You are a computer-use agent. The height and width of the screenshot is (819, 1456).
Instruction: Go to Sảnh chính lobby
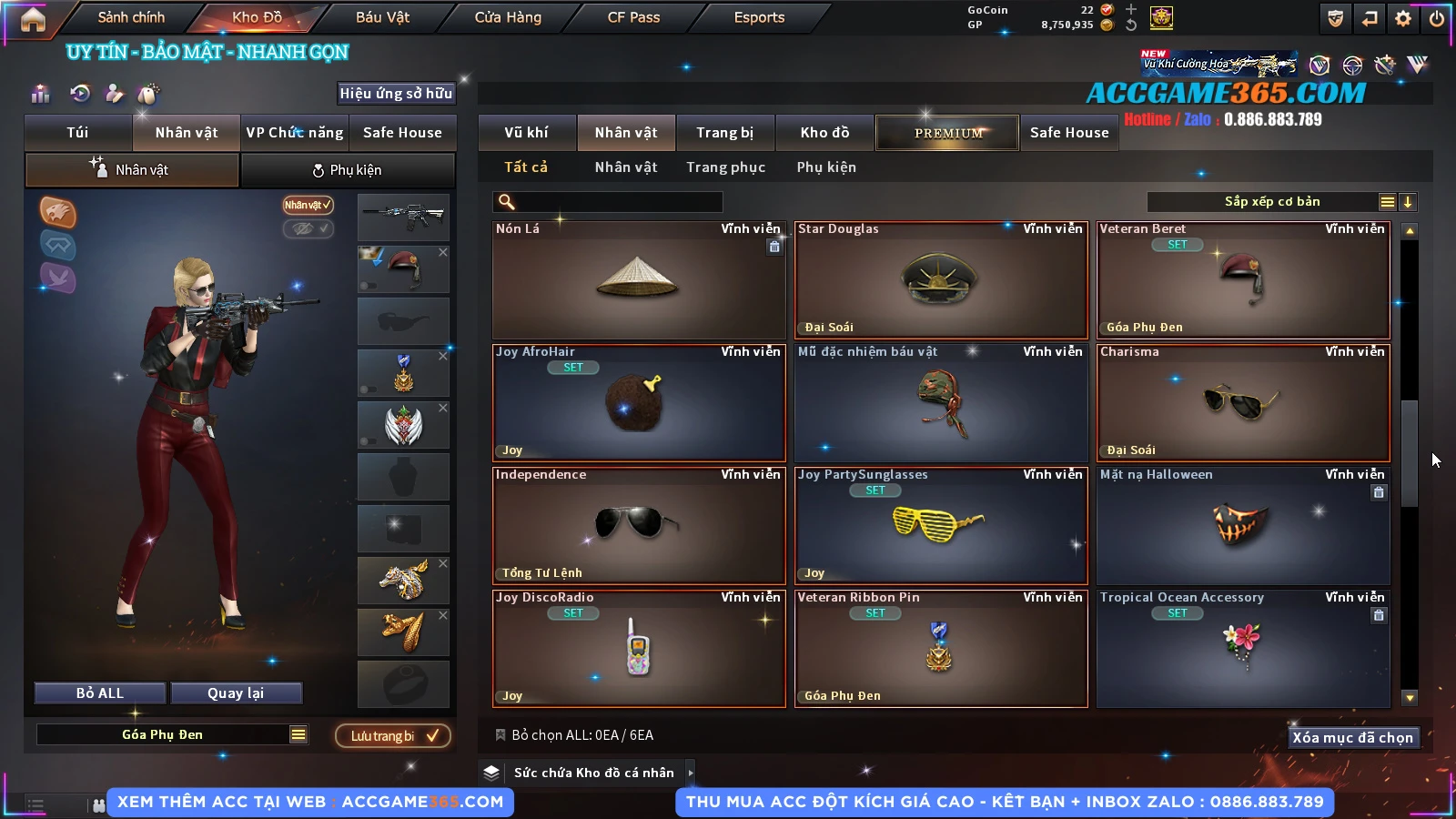pos(131,17)
